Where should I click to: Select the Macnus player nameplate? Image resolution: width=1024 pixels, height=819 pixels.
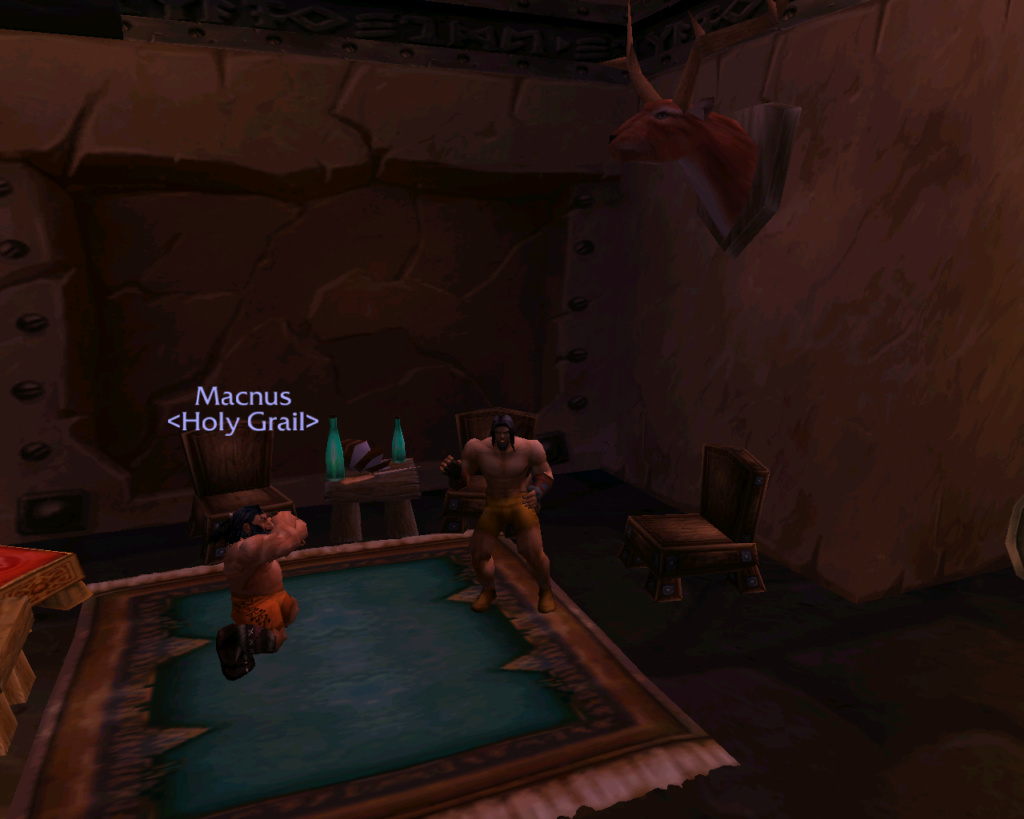(243, 398)
